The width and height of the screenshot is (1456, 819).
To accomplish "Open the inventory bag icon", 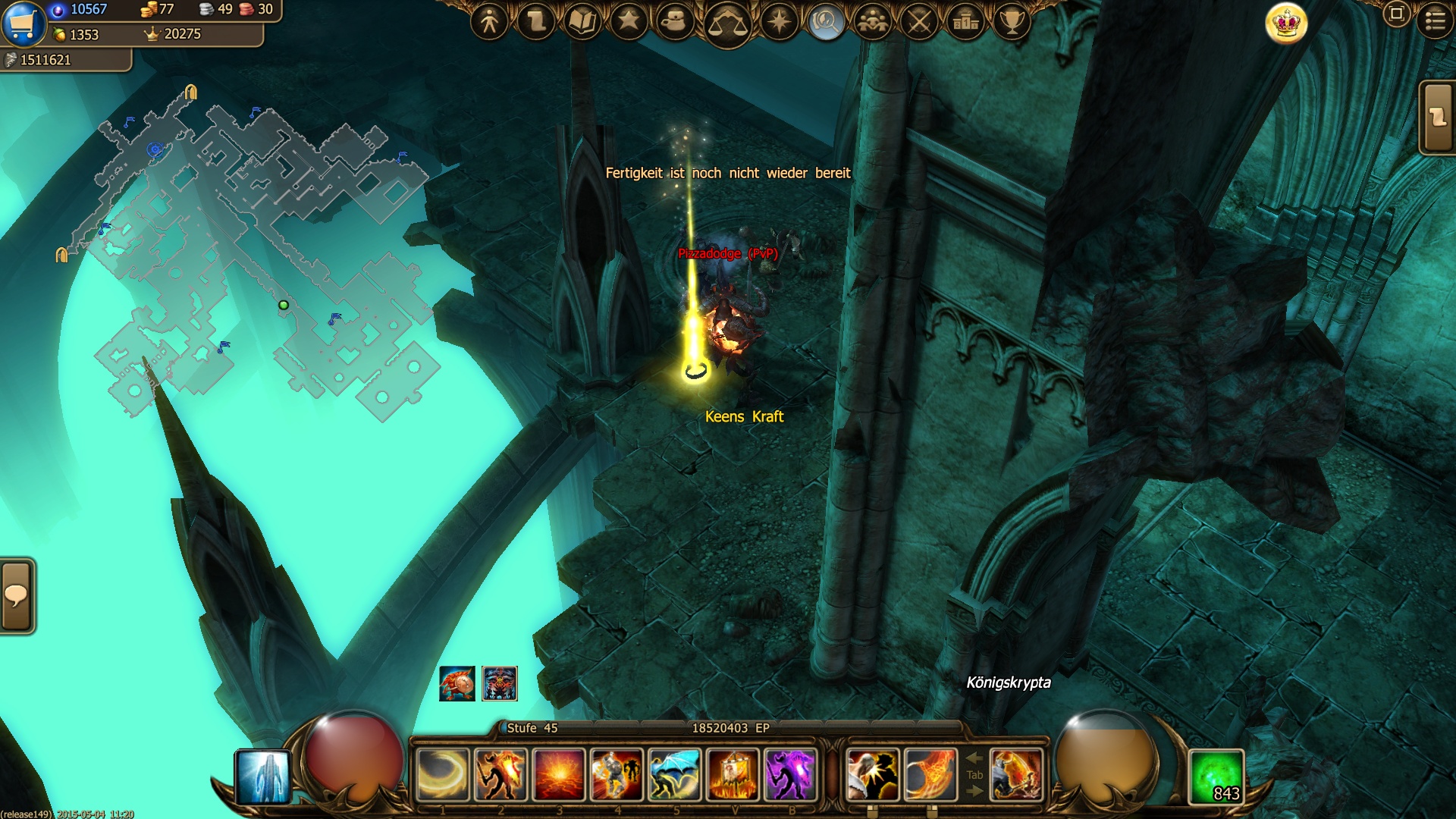I will (674, 21).
